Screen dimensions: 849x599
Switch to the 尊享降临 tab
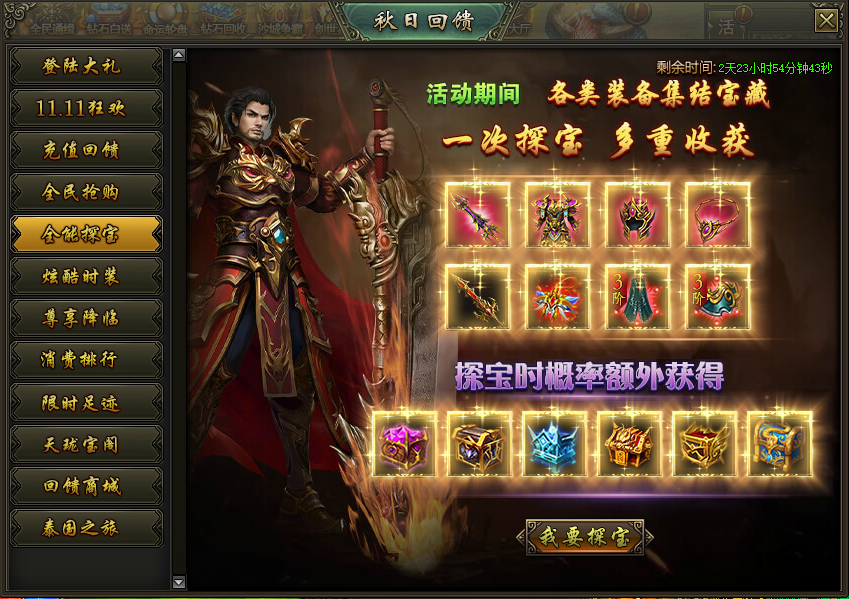pyautogui.click(x=85, y=318)
